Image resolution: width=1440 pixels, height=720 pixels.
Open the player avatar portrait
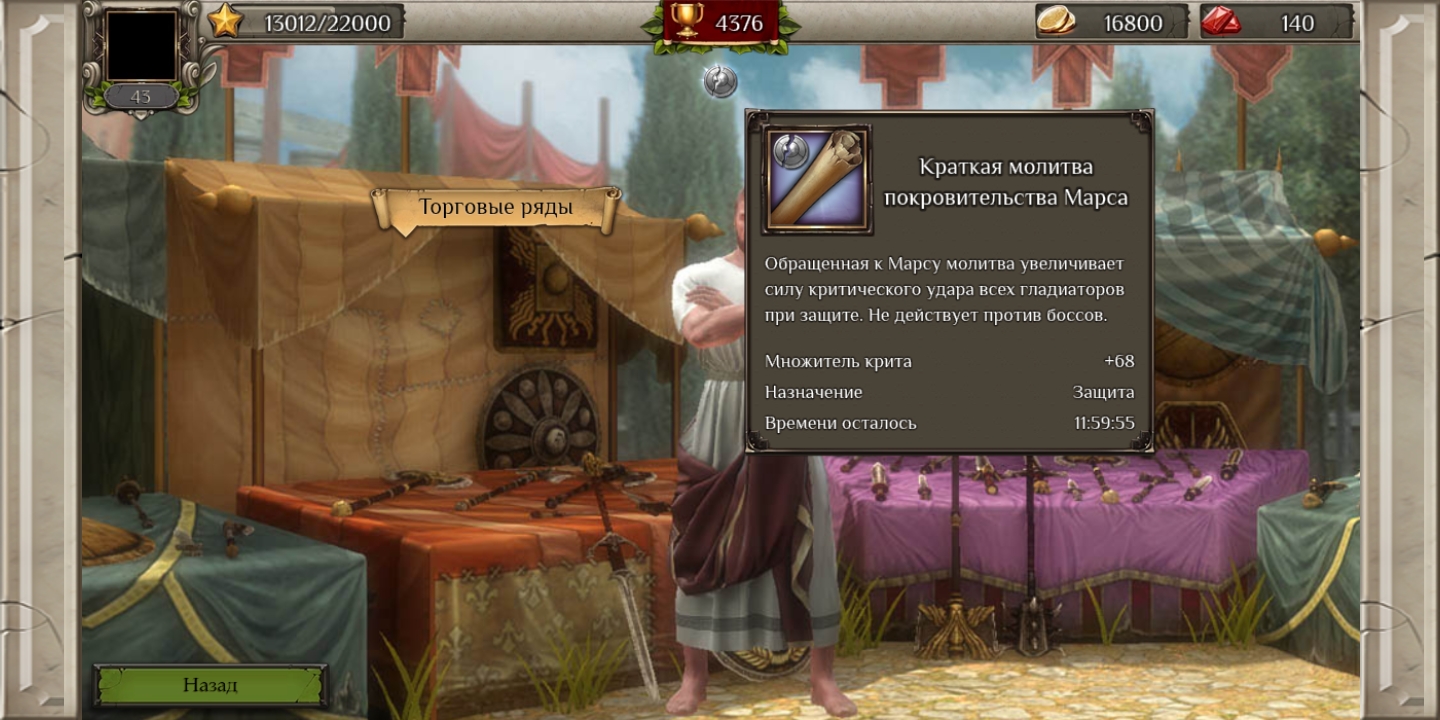(141, 46)
